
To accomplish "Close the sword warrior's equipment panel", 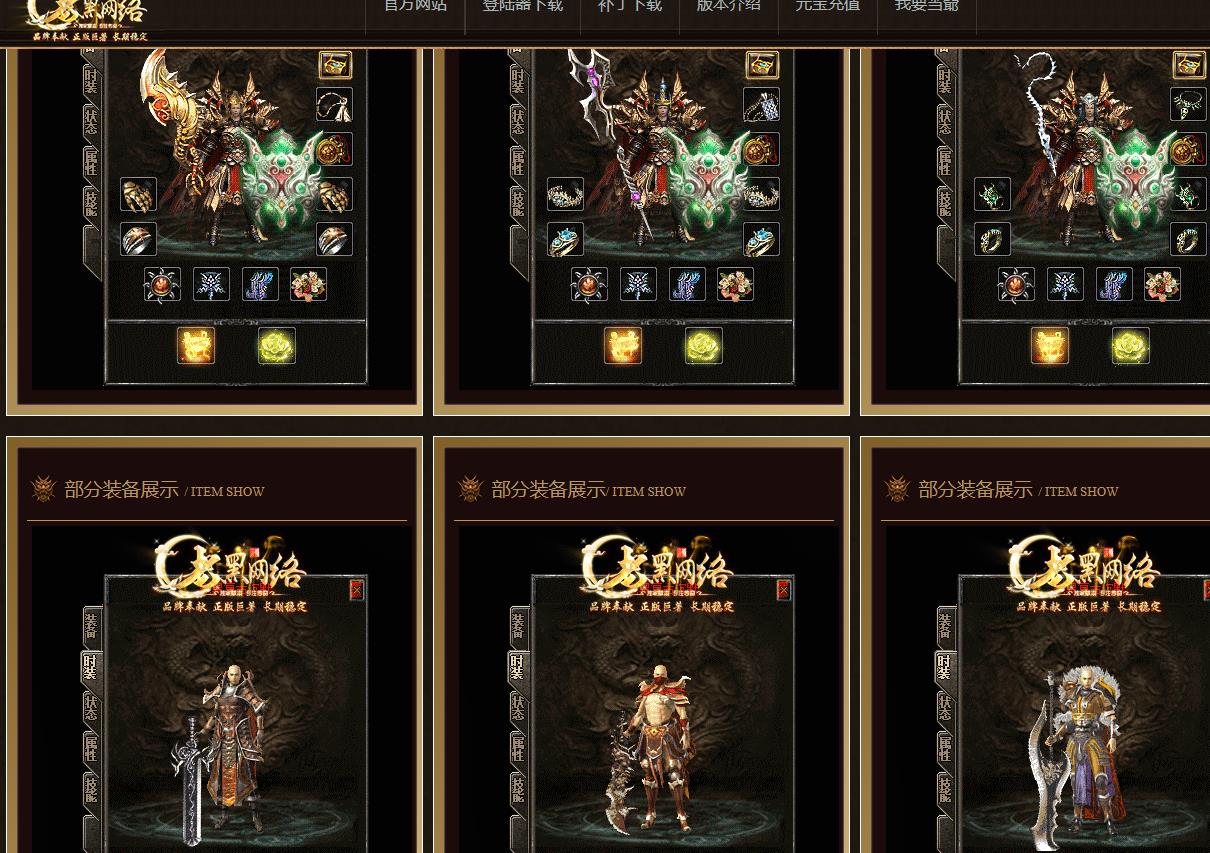I will pos(356,590).
